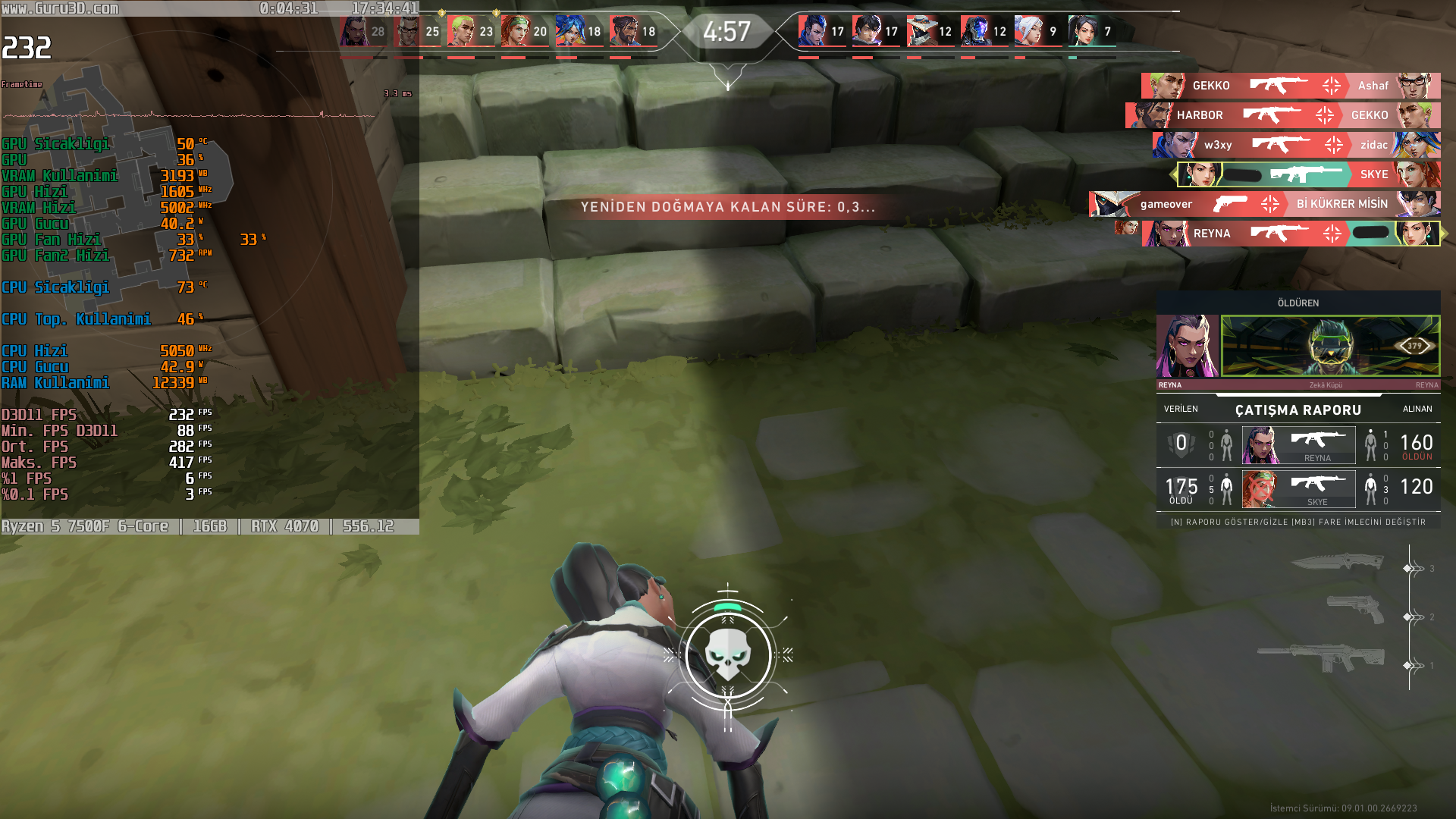Click the HARBOR killed GEKKO feed entry
This screenshot has width=1456, height=819.
tap(1282, 115)
